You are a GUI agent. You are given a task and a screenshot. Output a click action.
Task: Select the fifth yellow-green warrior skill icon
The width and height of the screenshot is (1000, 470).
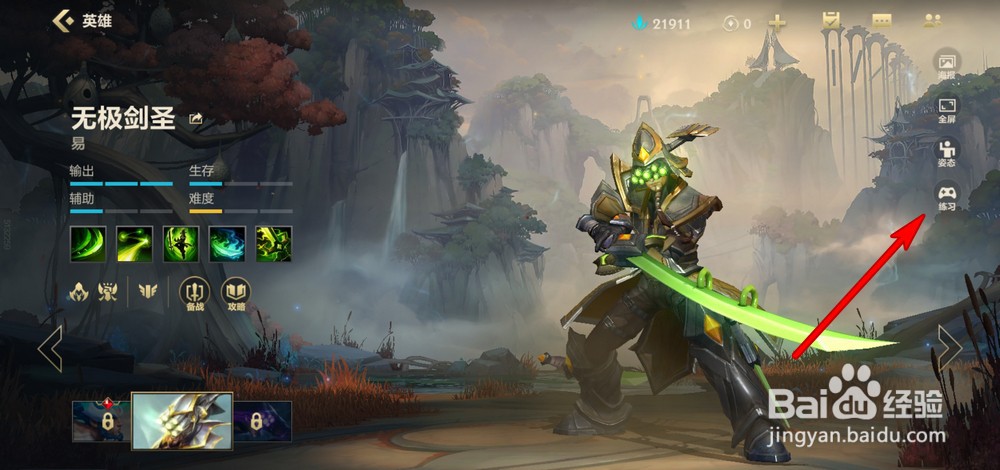tap(273, 243)
